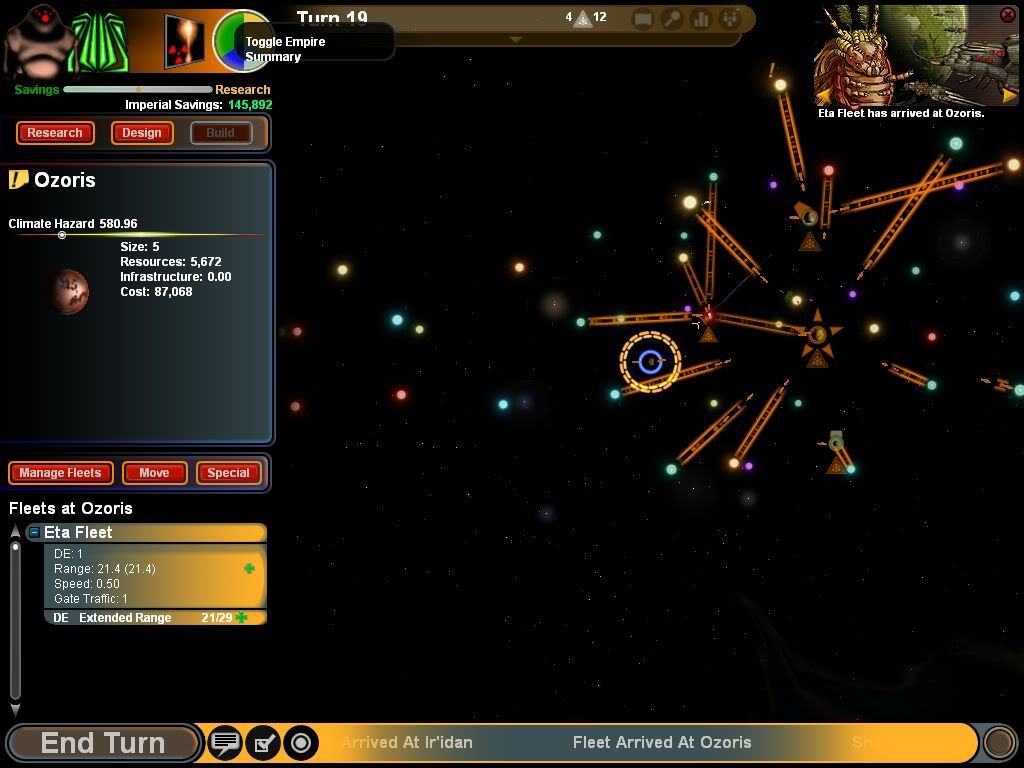Click the Fleet Arrived At Ozoris event

tap(661, 743)
